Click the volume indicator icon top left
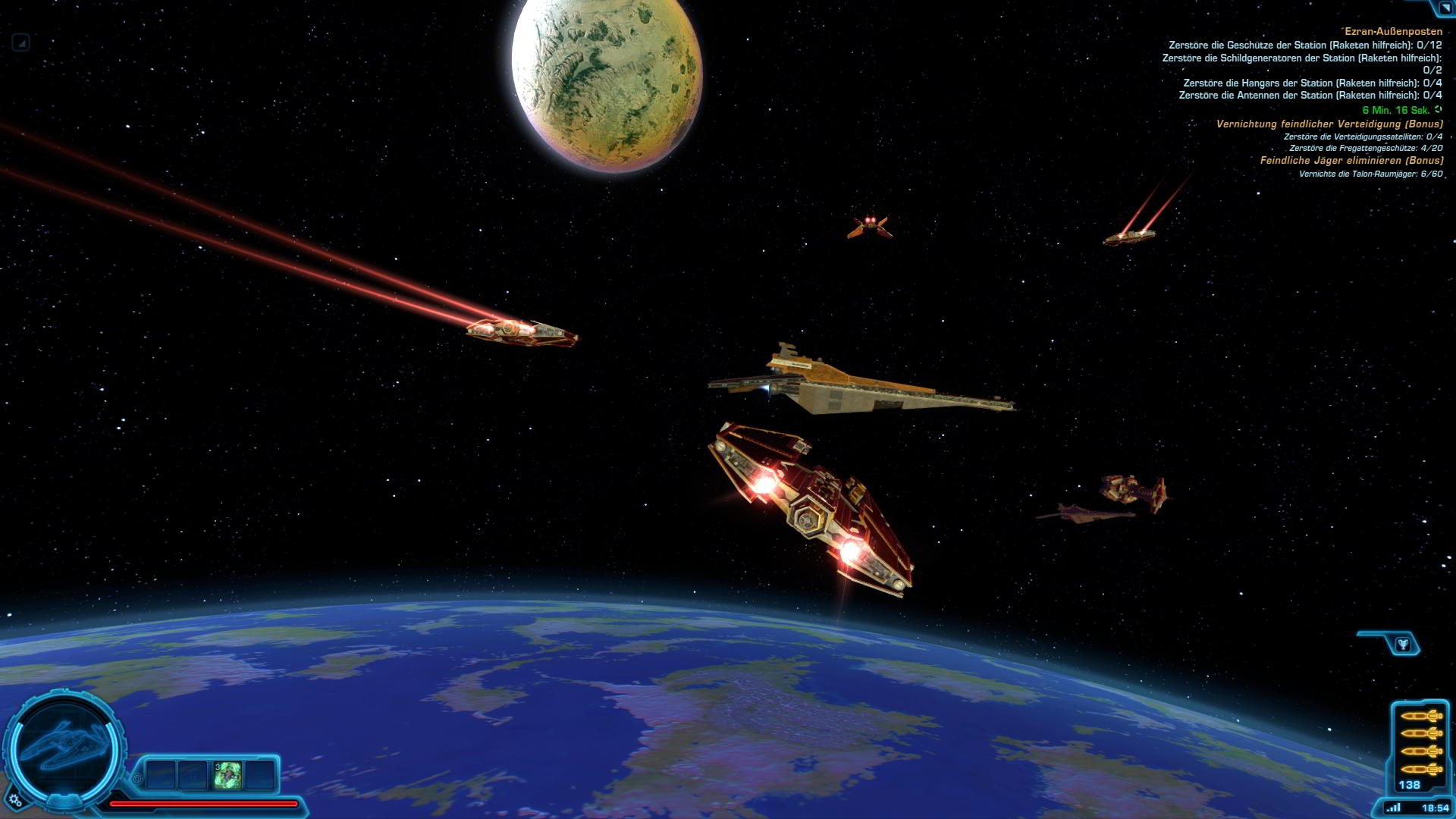1456x819 pixels. pos(23,43)
